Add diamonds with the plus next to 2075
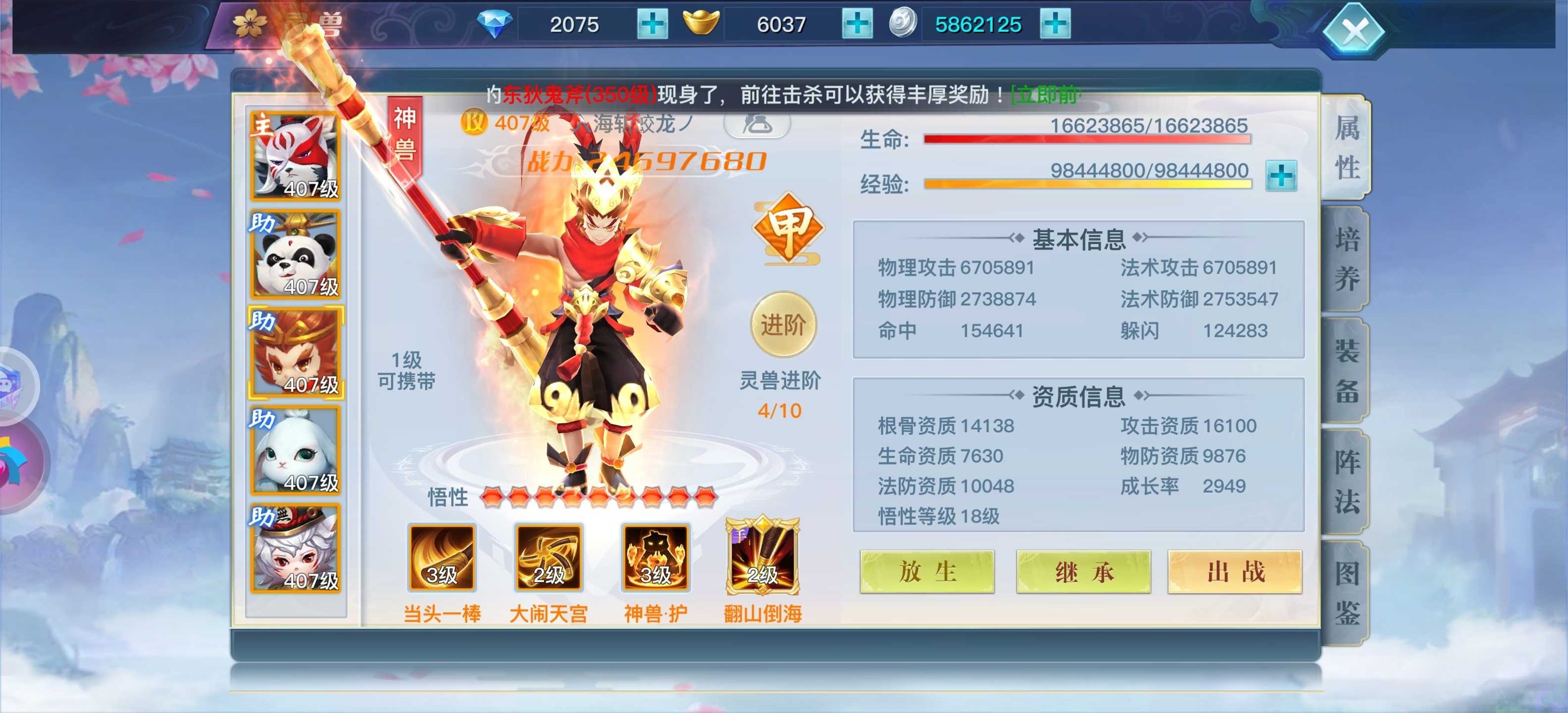 click(653, 24)
